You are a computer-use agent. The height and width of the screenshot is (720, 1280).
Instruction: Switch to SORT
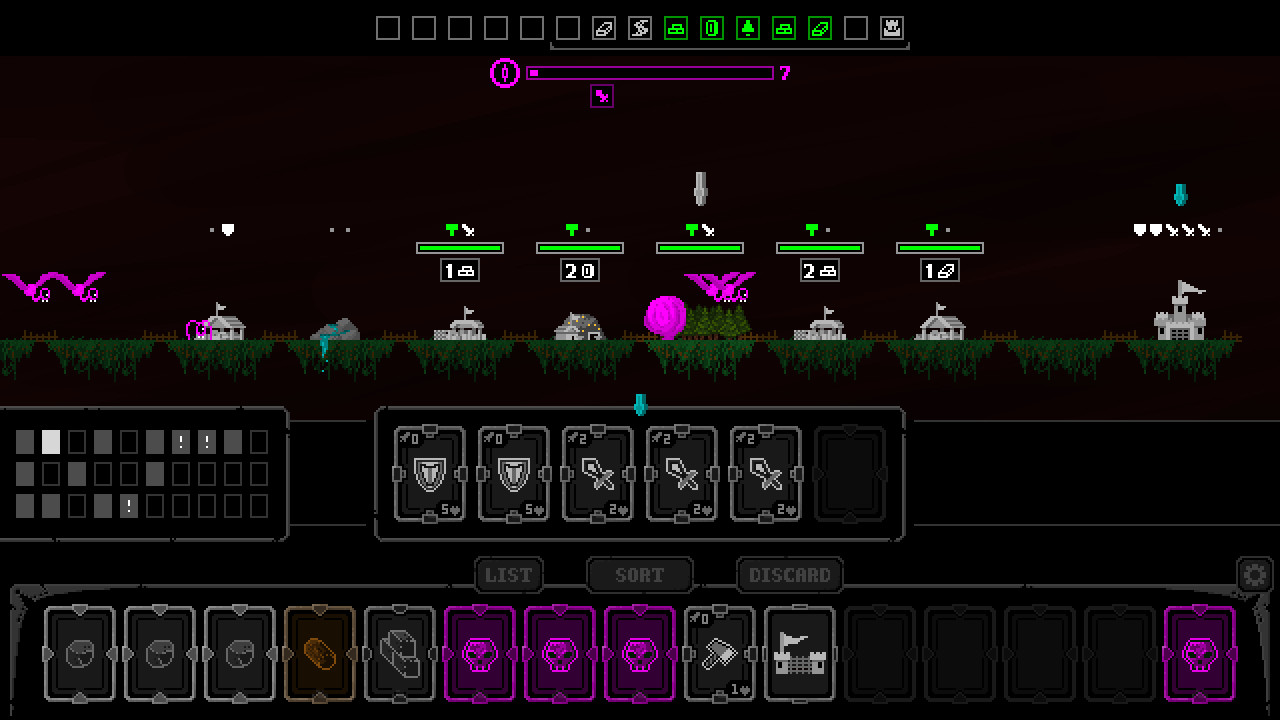click(x=639, y=575)
